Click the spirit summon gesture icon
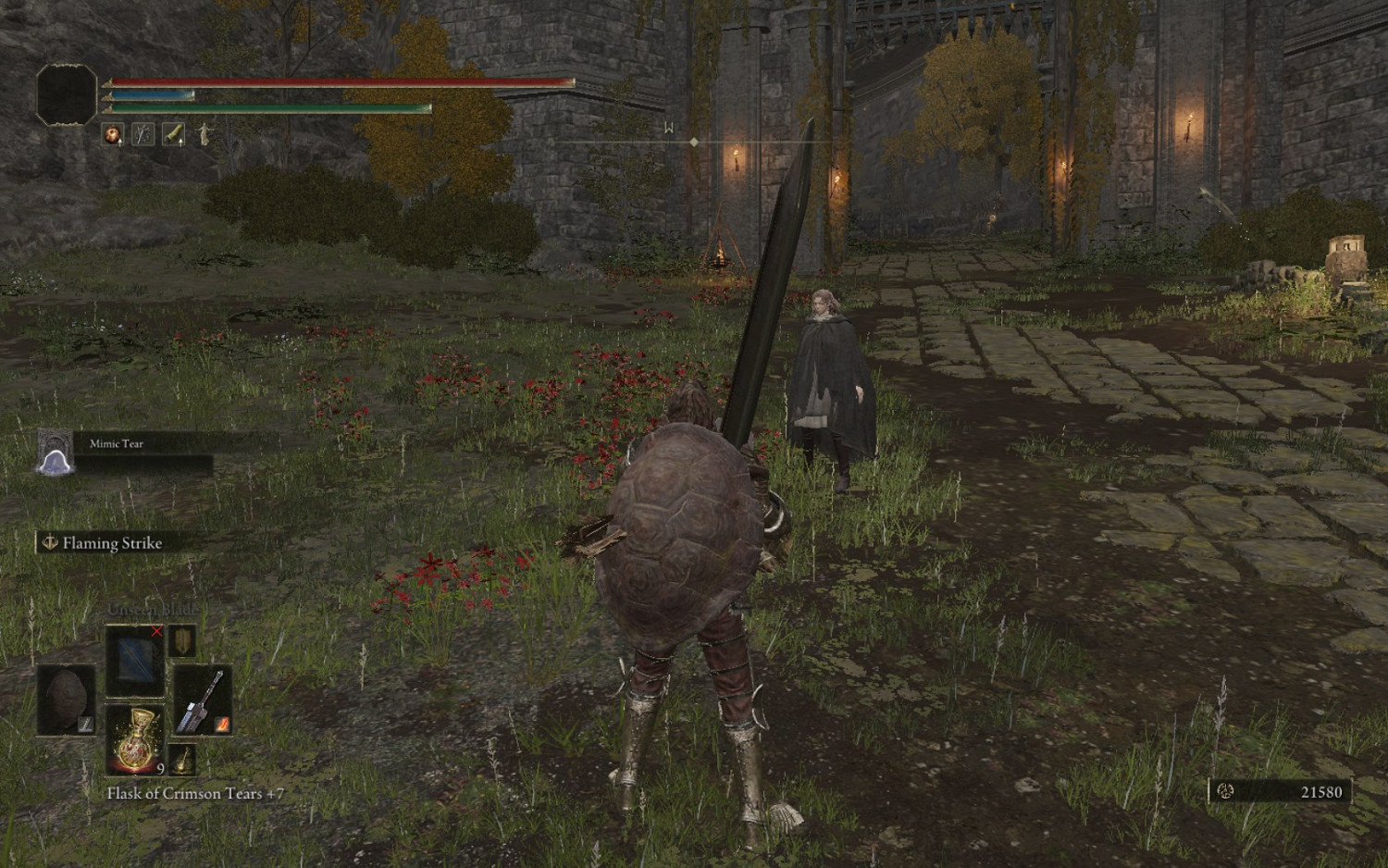This screenshot has width=1388, height=868. pyautogui.click(x=204, y=136)
